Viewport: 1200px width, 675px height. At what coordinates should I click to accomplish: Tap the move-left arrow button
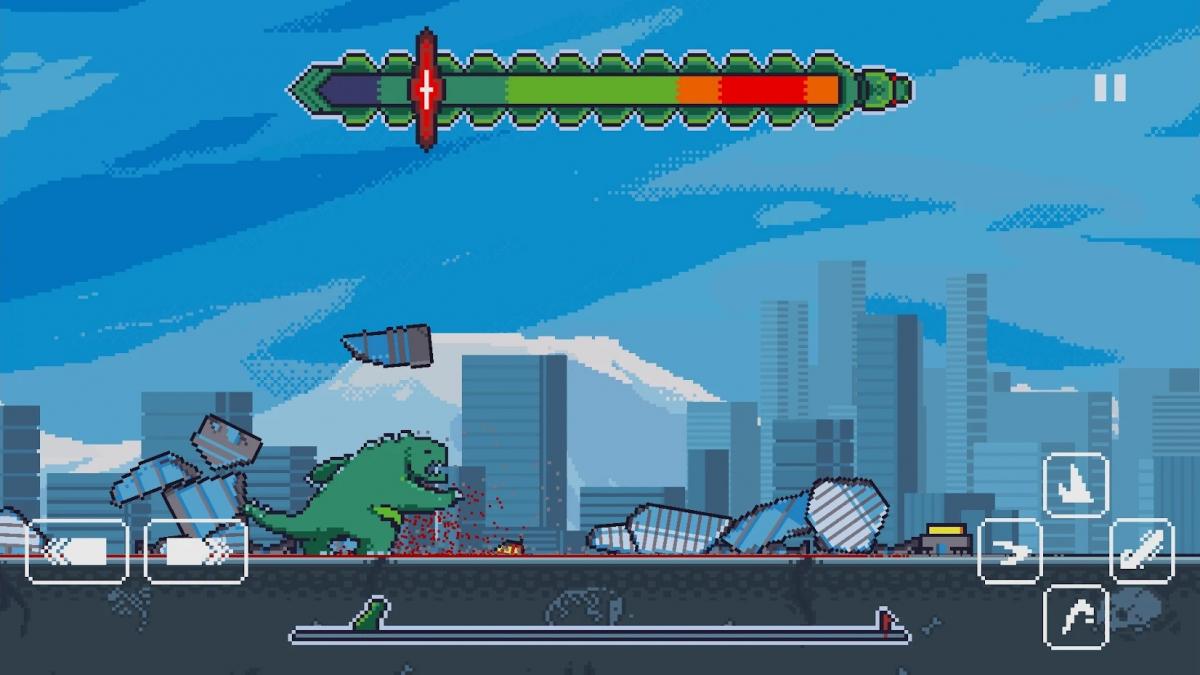(x=77, y=551)
